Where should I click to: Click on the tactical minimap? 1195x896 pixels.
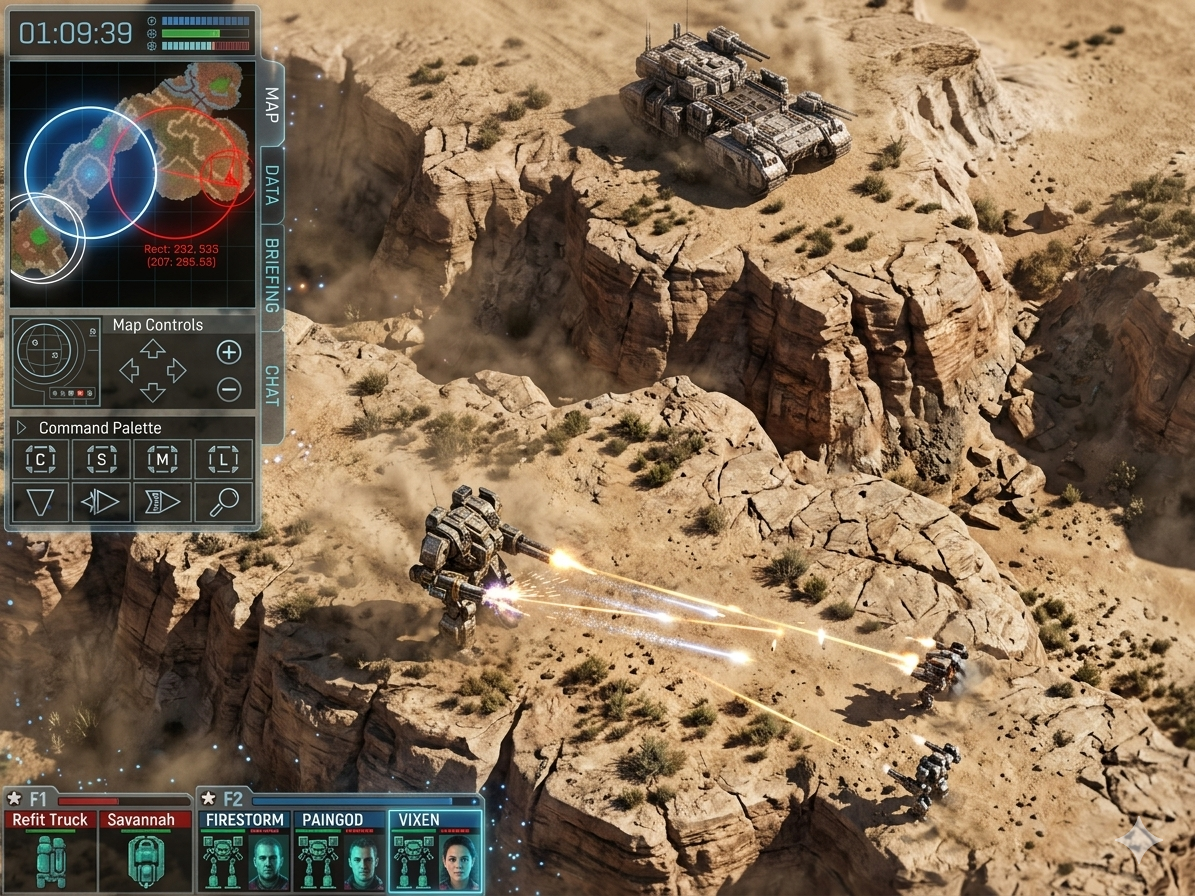click(132, 185)
